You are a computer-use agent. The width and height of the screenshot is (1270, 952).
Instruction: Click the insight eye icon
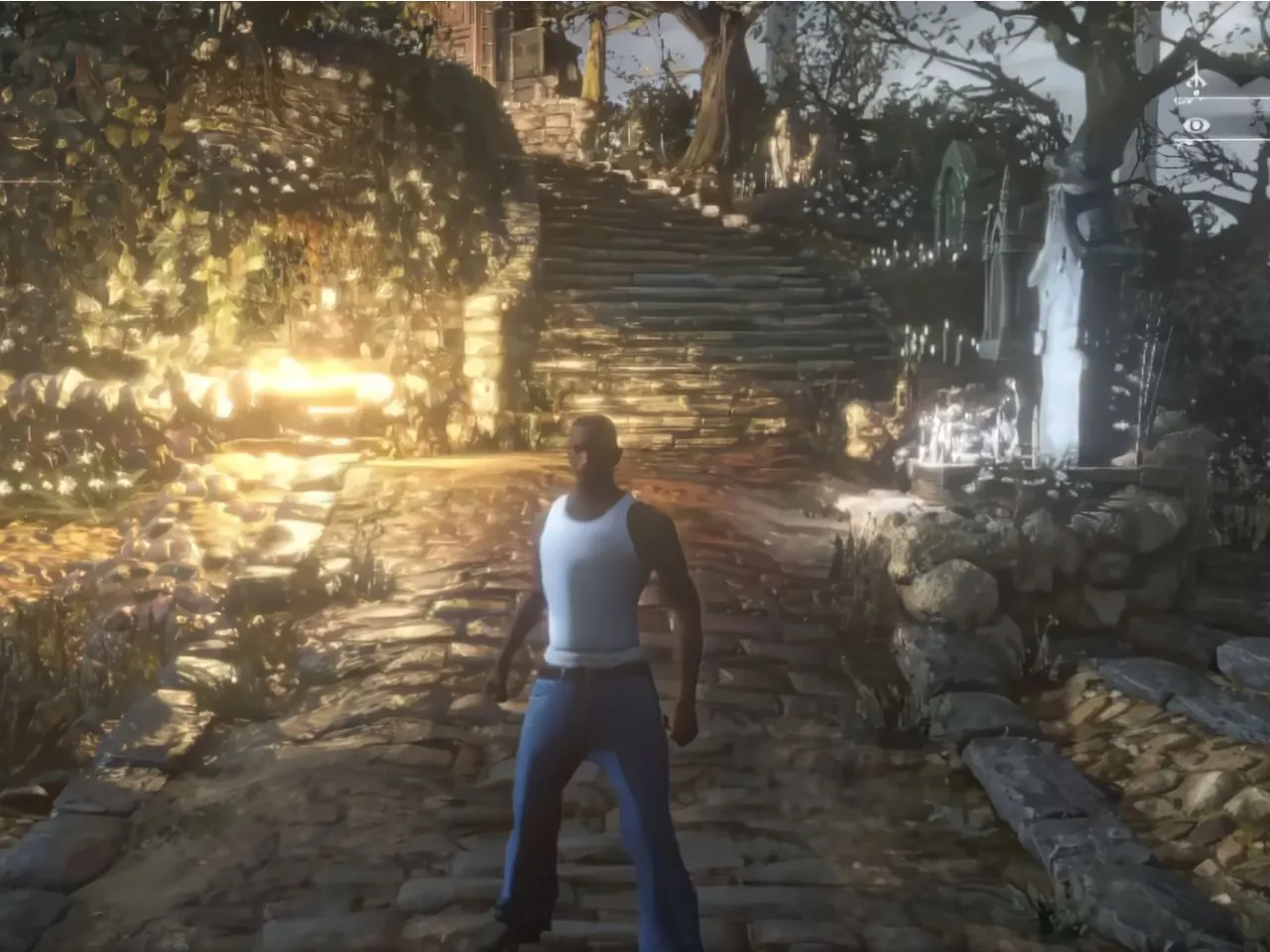(x=1199, y=124)
